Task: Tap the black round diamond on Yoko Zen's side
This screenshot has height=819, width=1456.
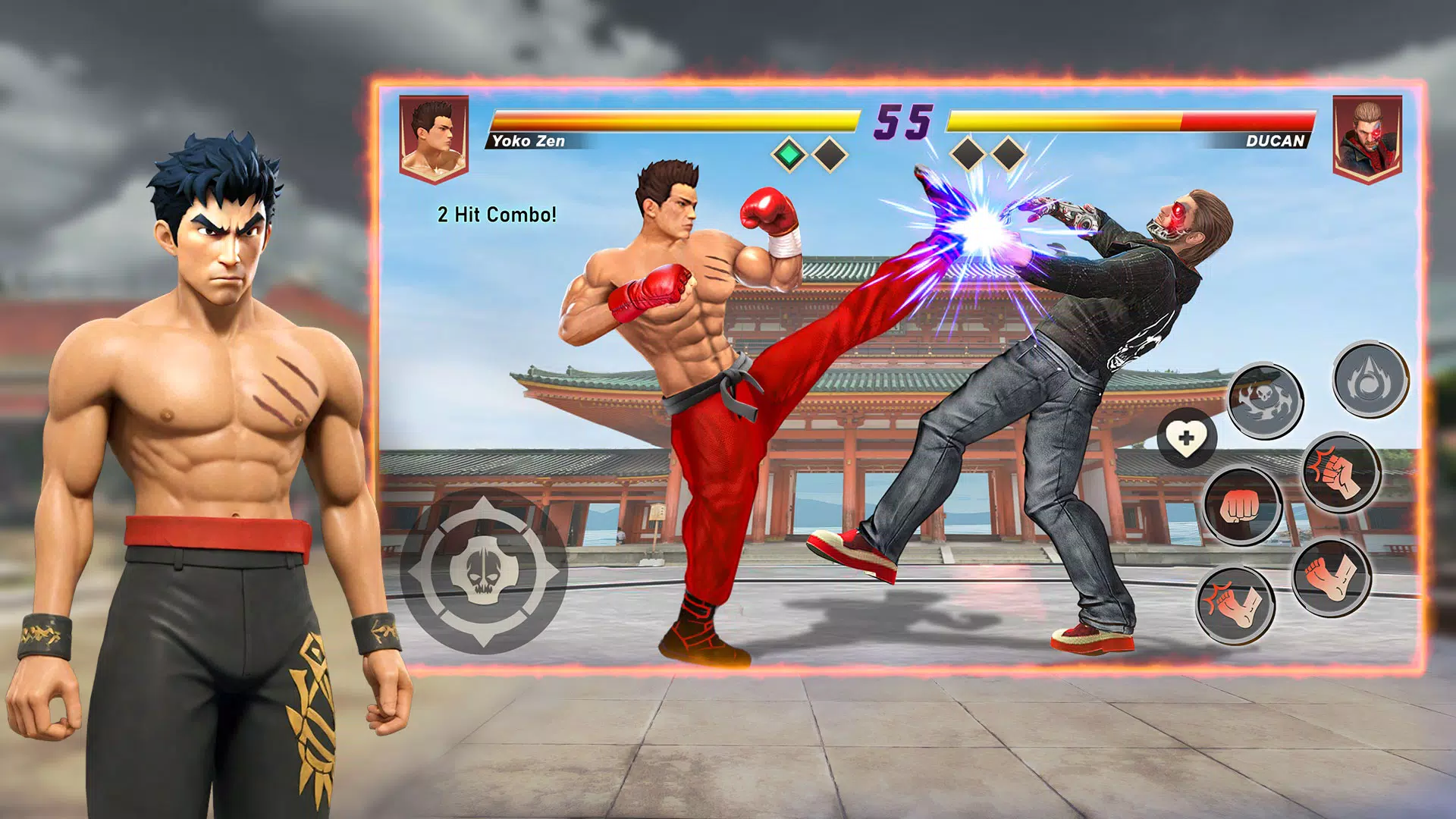Action: [x=830, y=152]
